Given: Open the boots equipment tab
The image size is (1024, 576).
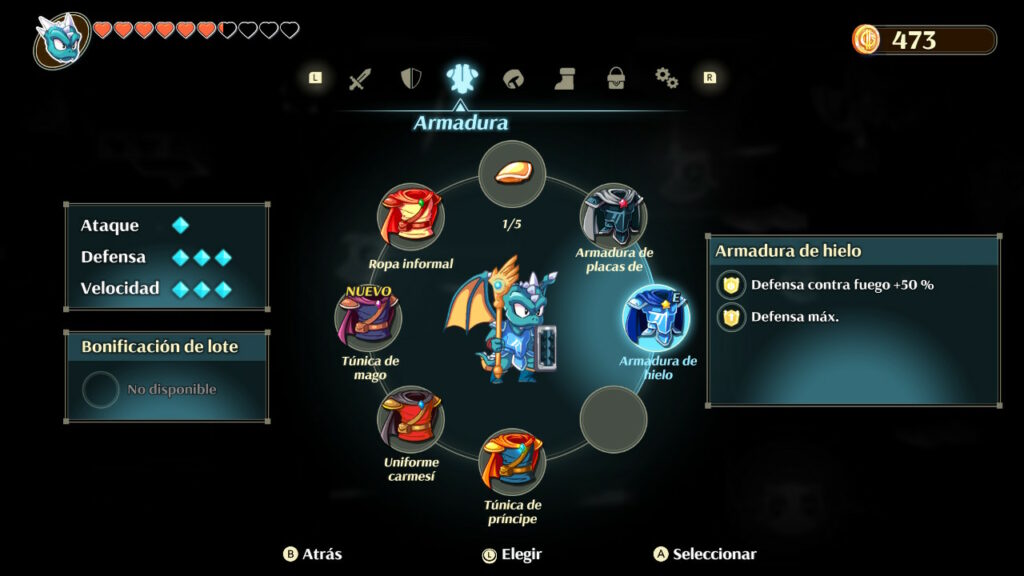Looking at the screenshot, I should pyautogui.click(x=565, y=79).
